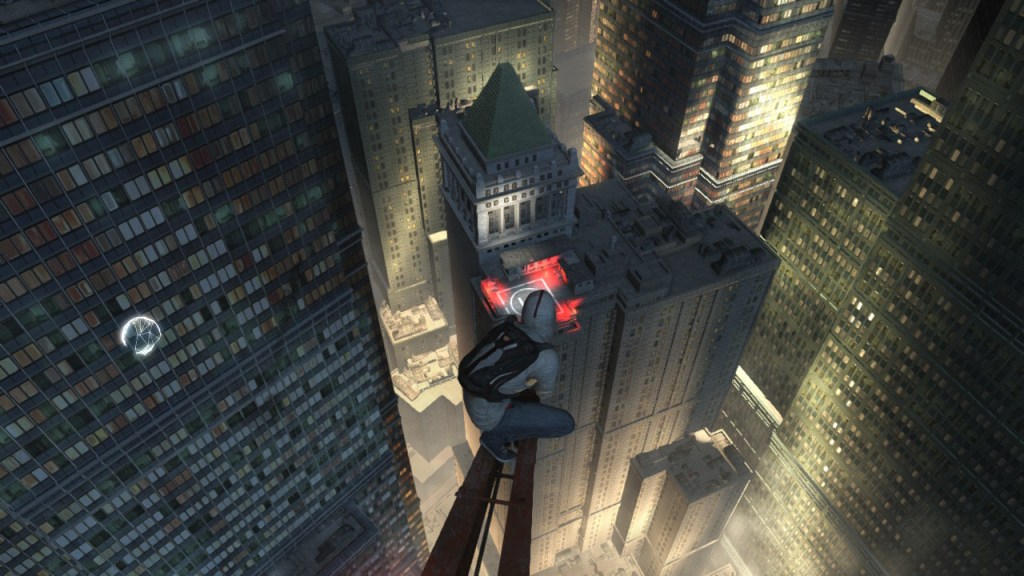This screenshot has width=1024, height=576.
Task: Click the glowing white objective marker orb
Action: 140,334
